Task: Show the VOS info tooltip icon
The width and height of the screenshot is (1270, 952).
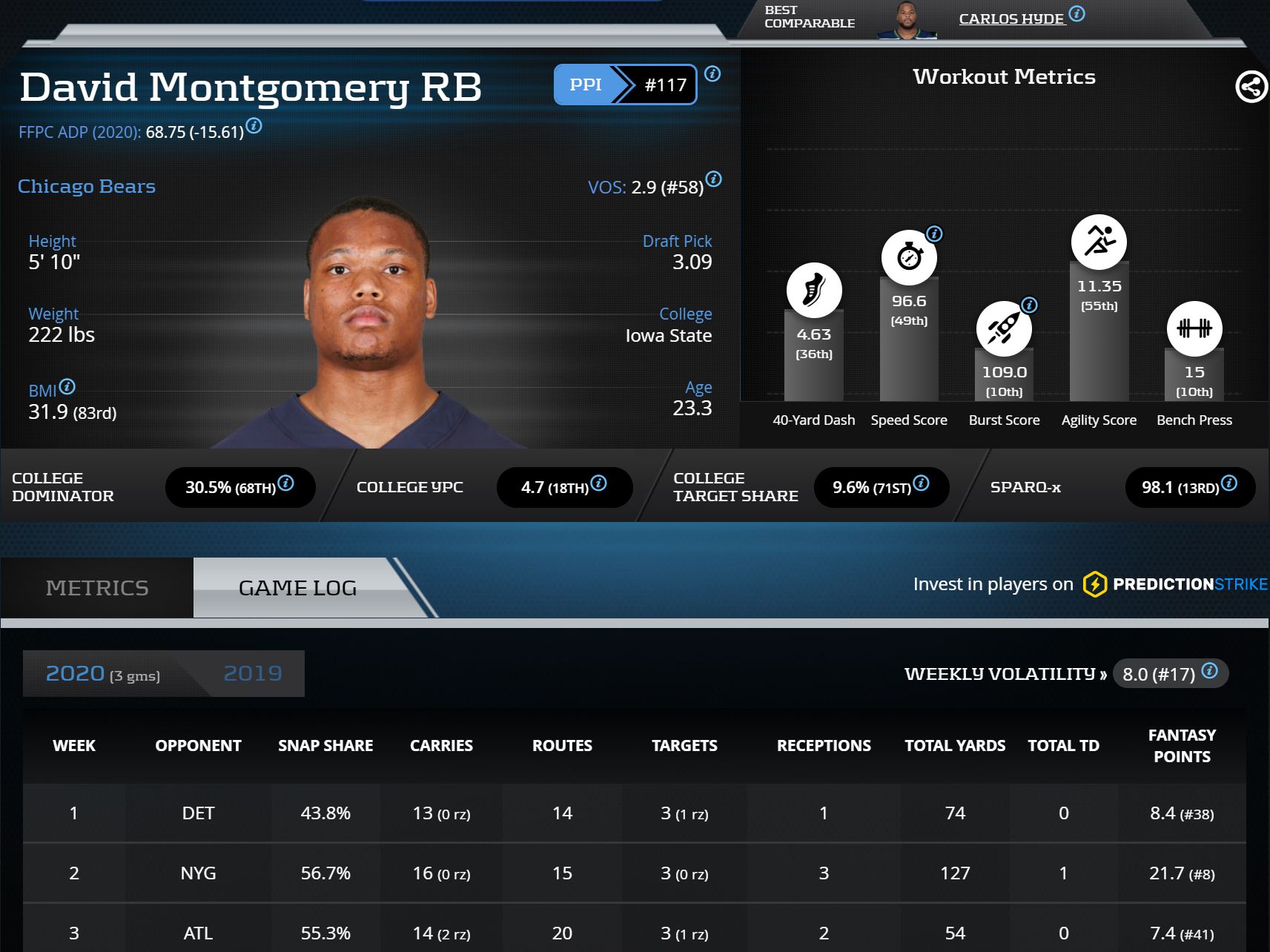Action: coord(714,179)
